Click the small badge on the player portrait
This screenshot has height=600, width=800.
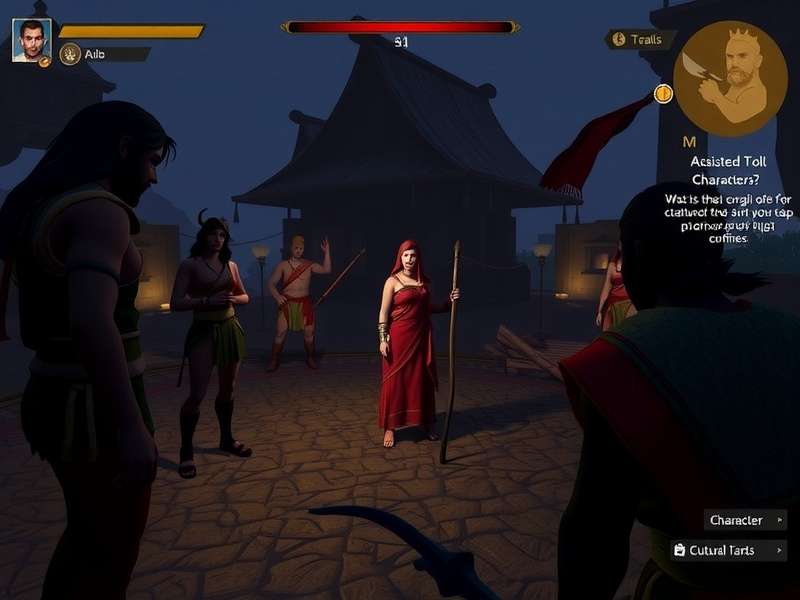45,61
